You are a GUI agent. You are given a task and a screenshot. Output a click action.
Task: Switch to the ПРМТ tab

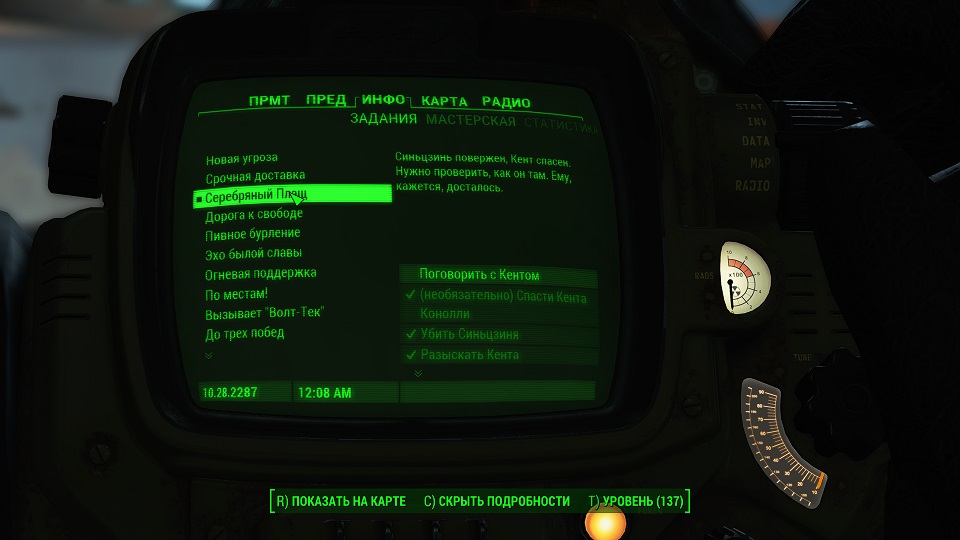269,101
